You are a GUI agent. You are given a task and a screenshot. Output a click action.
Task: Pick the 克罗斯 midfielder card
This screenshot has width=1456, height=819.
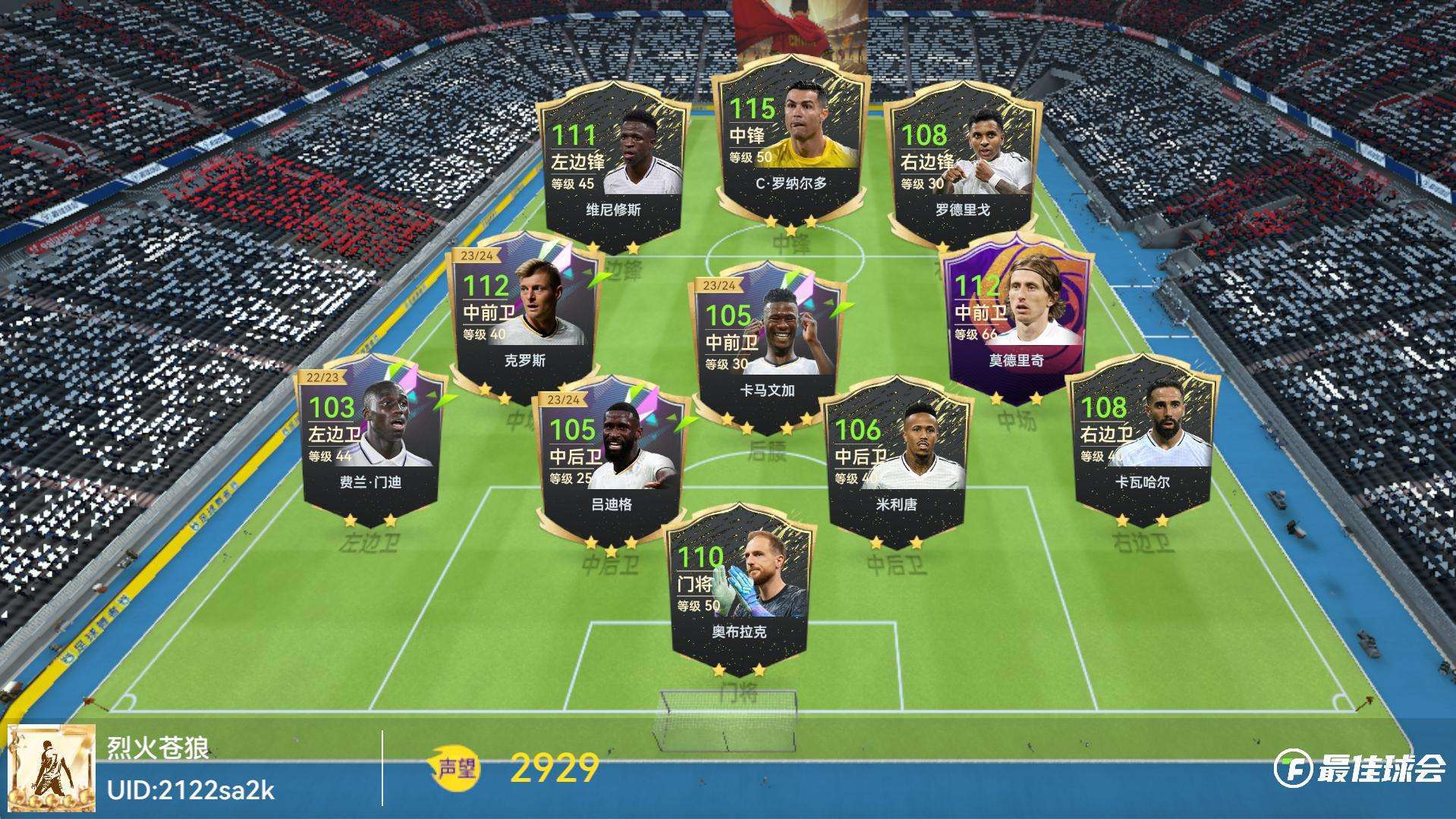[524, 311]
